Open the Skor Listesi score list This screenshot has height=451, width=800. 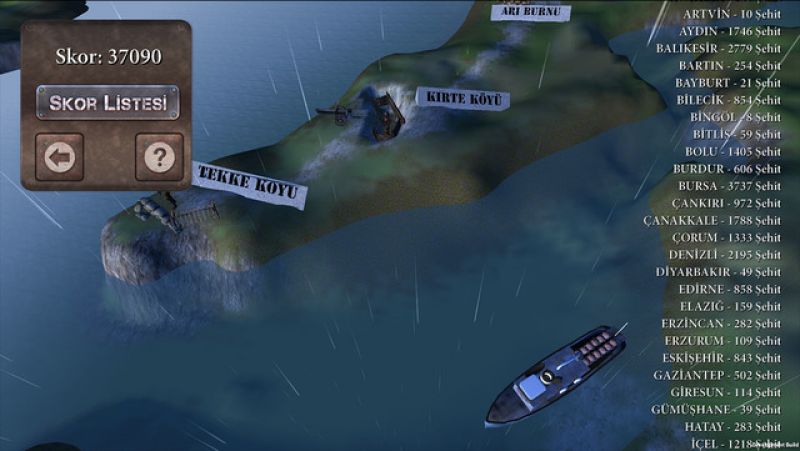point(107,103)
